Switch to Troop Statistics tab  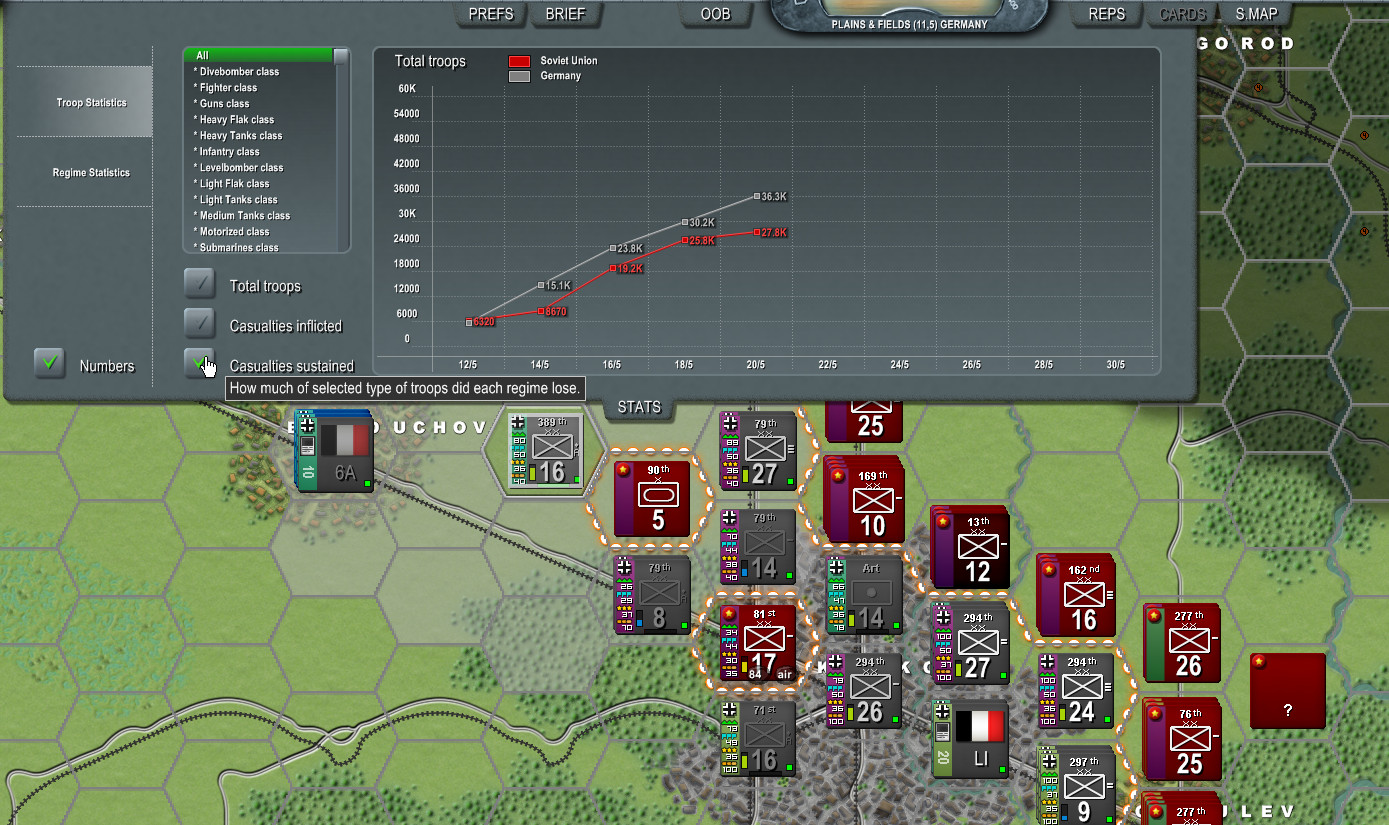(x=91, y=103)
